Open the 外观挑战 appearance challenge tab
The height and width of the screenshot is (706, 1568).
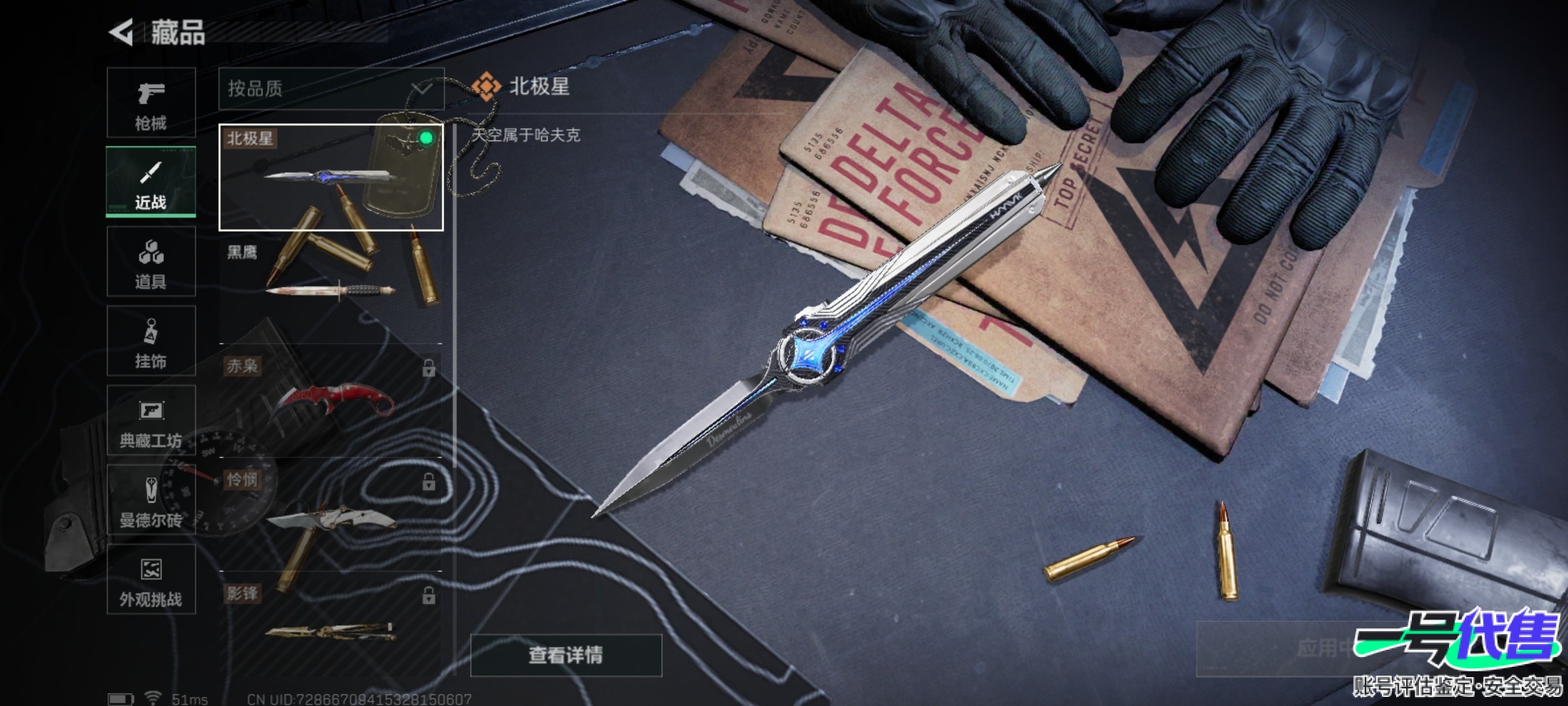[x=151, y=579]
